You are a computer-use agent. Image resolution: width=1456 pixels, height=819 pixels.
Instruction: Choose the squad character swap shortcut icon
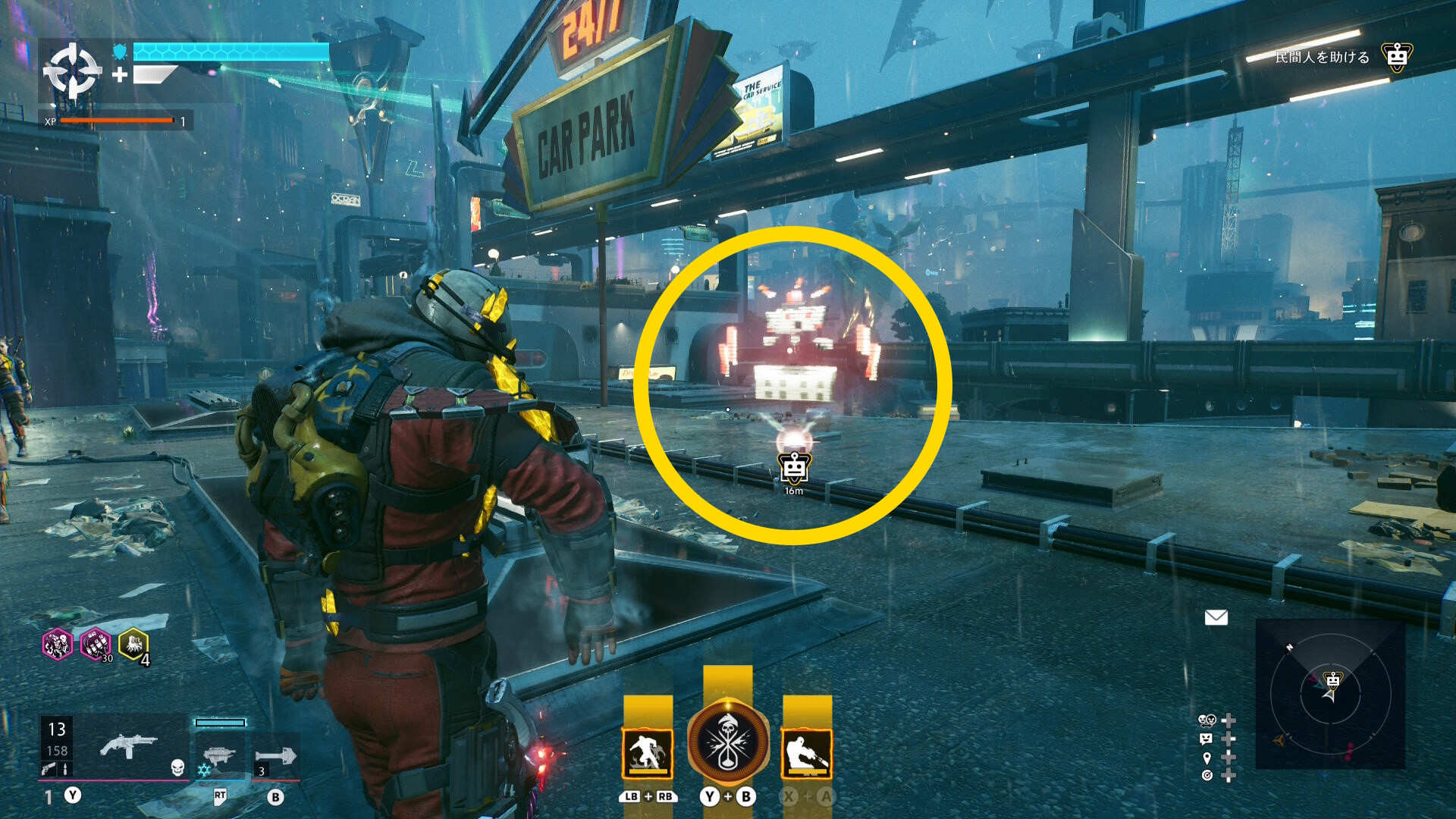pos(1207,720)
